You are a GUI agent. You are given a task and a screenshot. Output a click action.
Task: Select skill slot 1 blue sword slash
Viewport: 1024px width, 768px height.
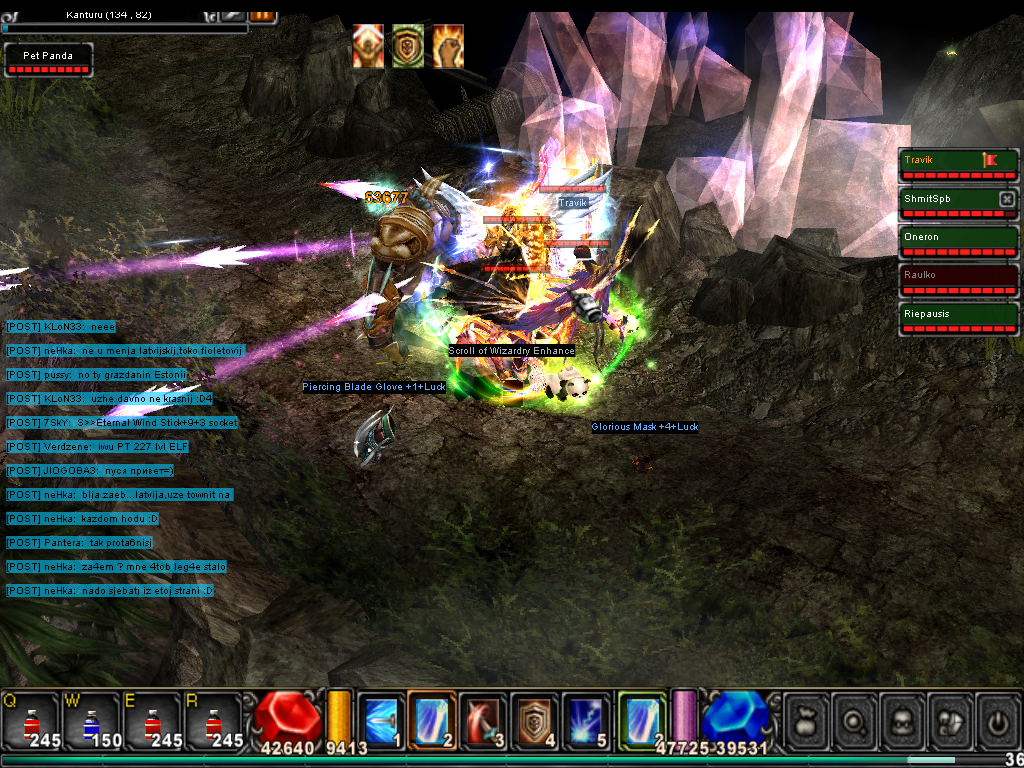coord(381,720)
